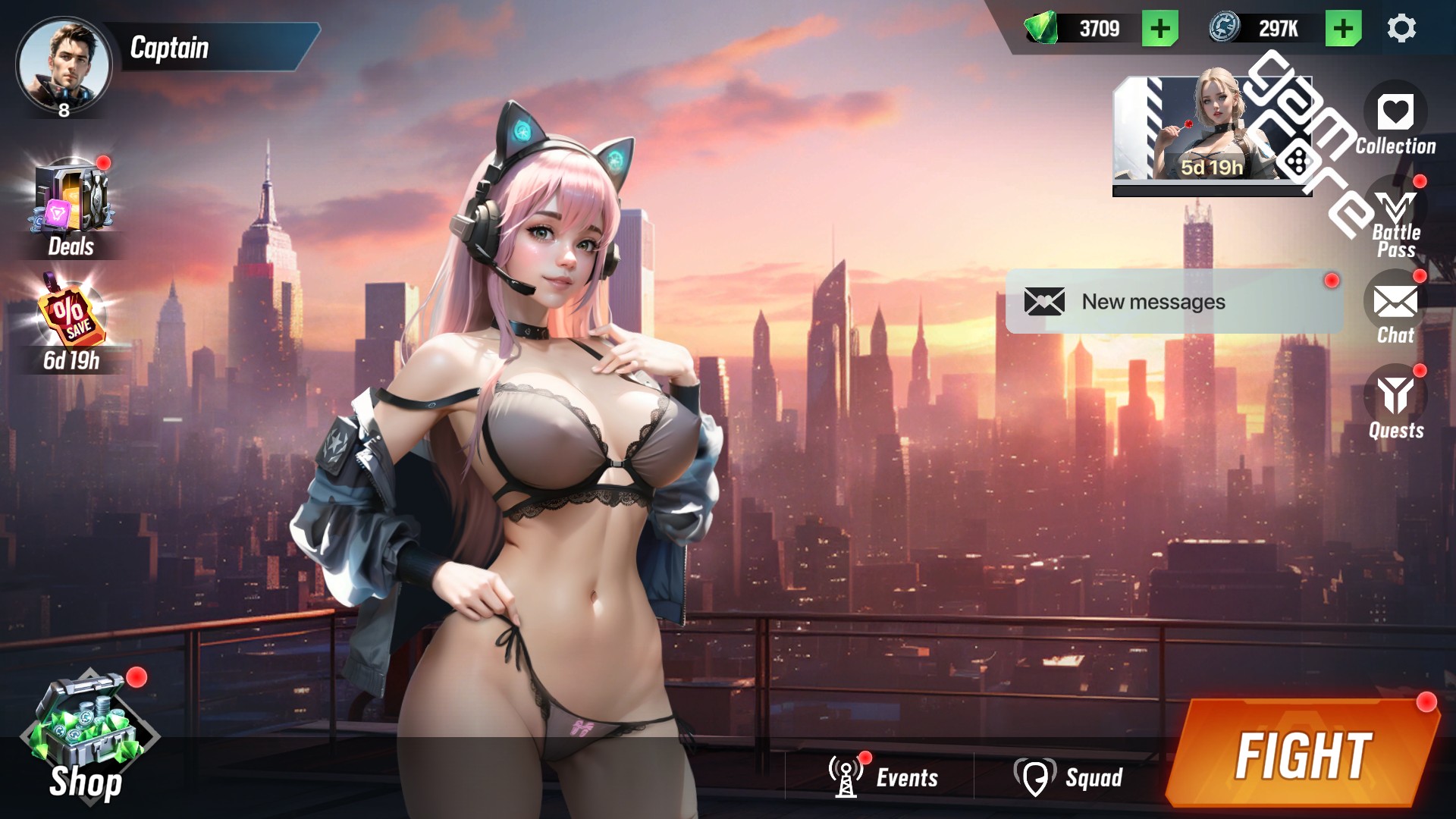The width and height of the screenshot is (1456, 819).
Task: Open the Chat envelope icon
Action: 1395,303
